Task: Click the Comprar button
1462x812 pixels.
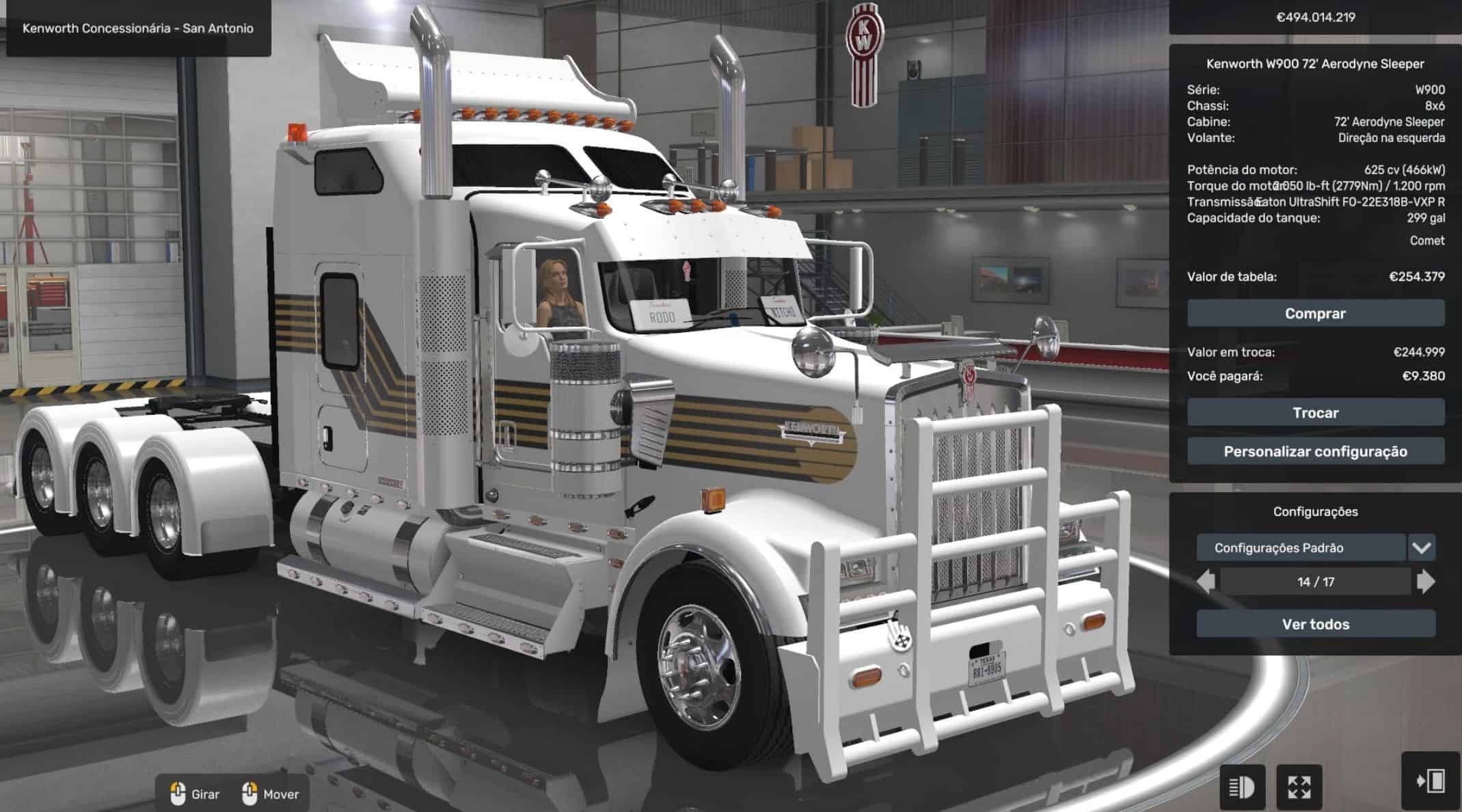Action: [x=1316, y=314]
